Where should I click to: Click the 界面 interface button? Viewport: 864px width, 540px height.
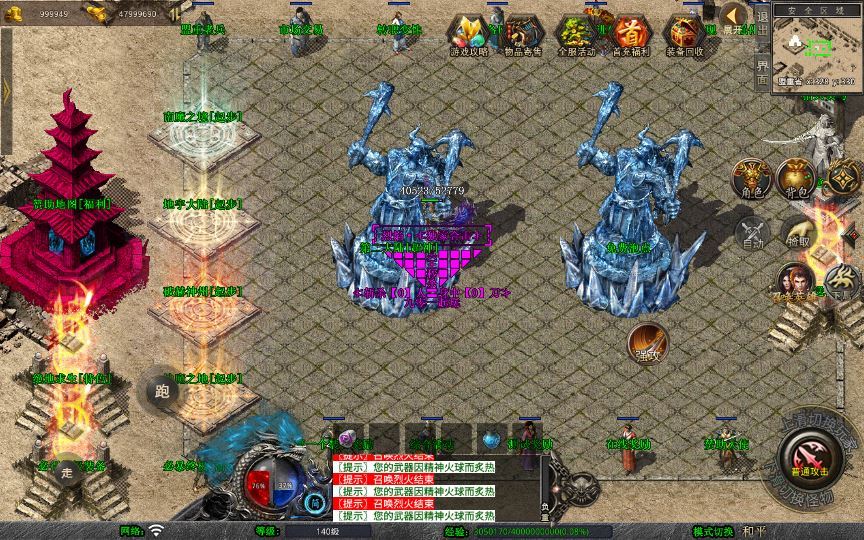click(762, 72)
